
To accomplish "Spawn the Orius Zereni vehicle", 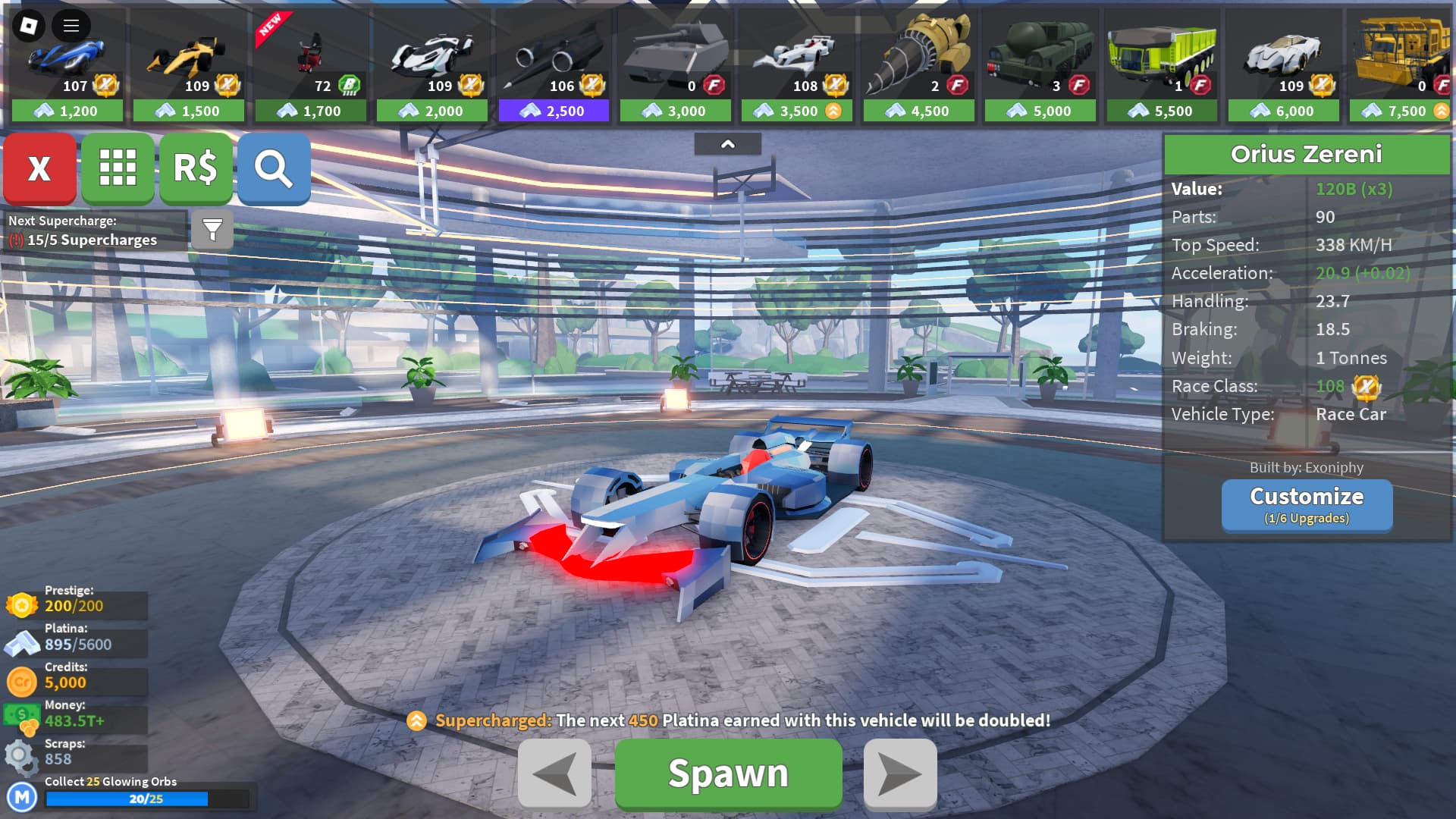I will tap(728, 773).
